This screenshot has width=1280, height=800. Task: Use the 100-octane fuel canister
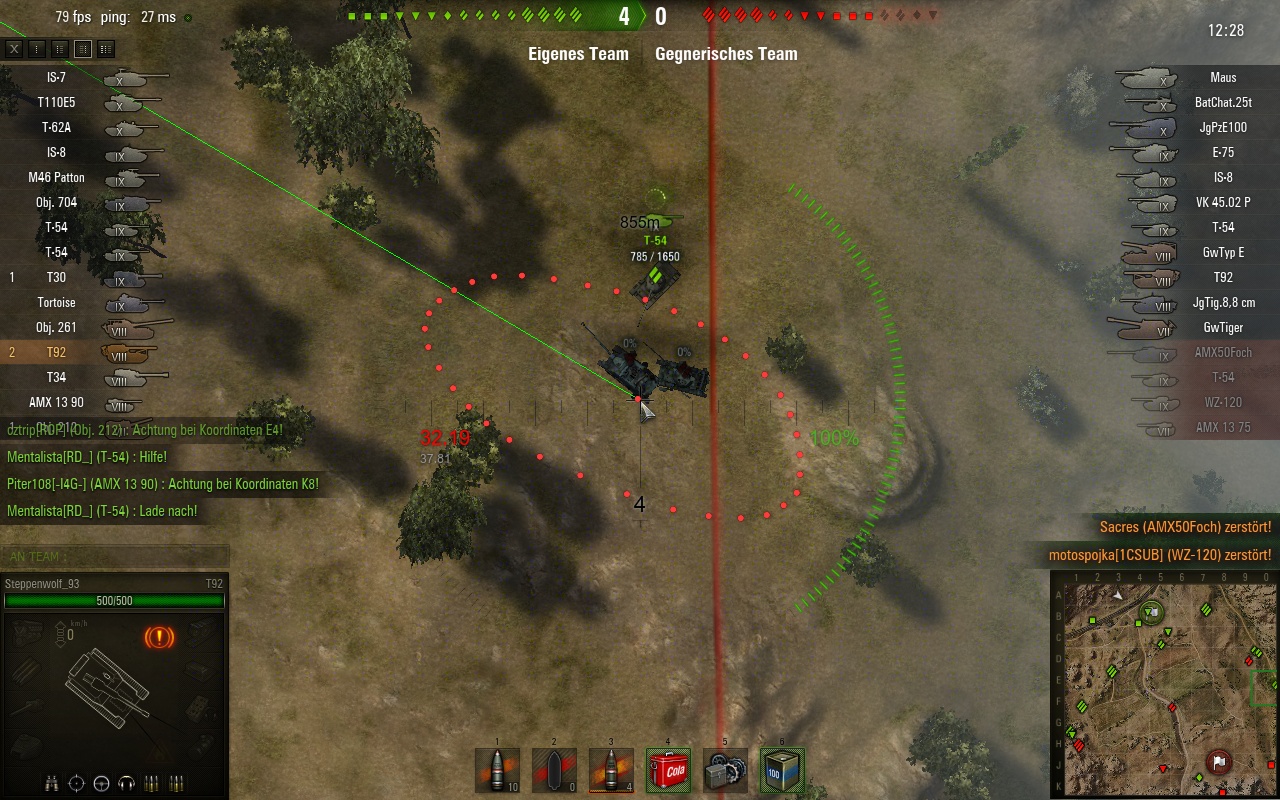(782, 771)
